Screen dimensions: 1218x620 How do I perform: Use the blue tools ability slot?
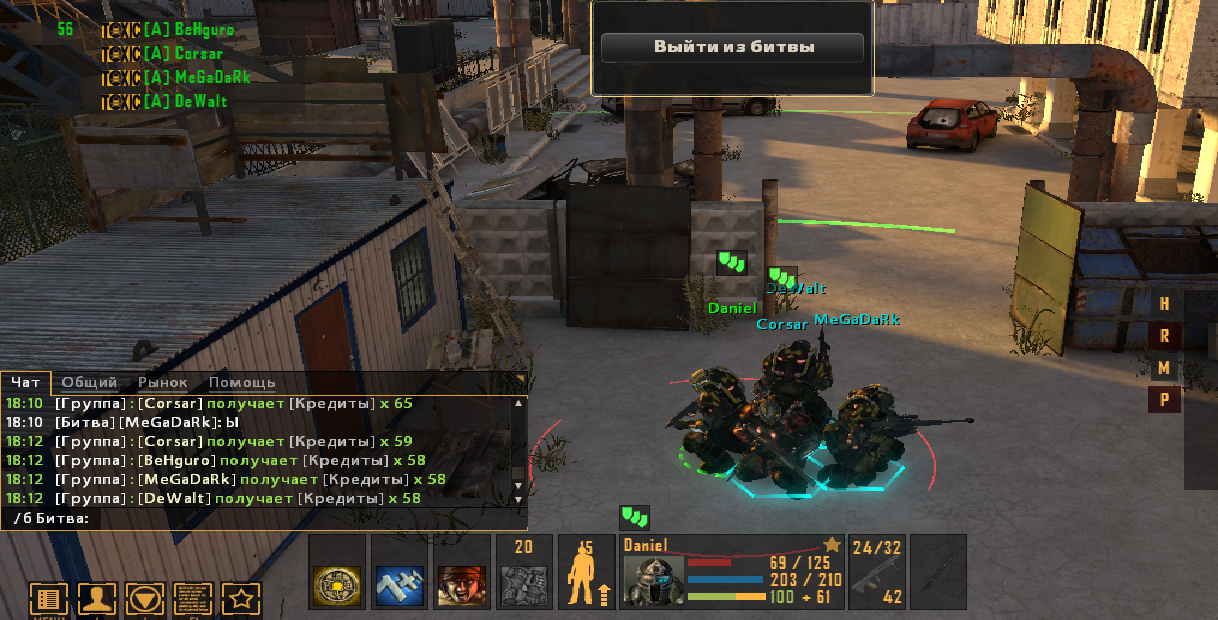400,584
